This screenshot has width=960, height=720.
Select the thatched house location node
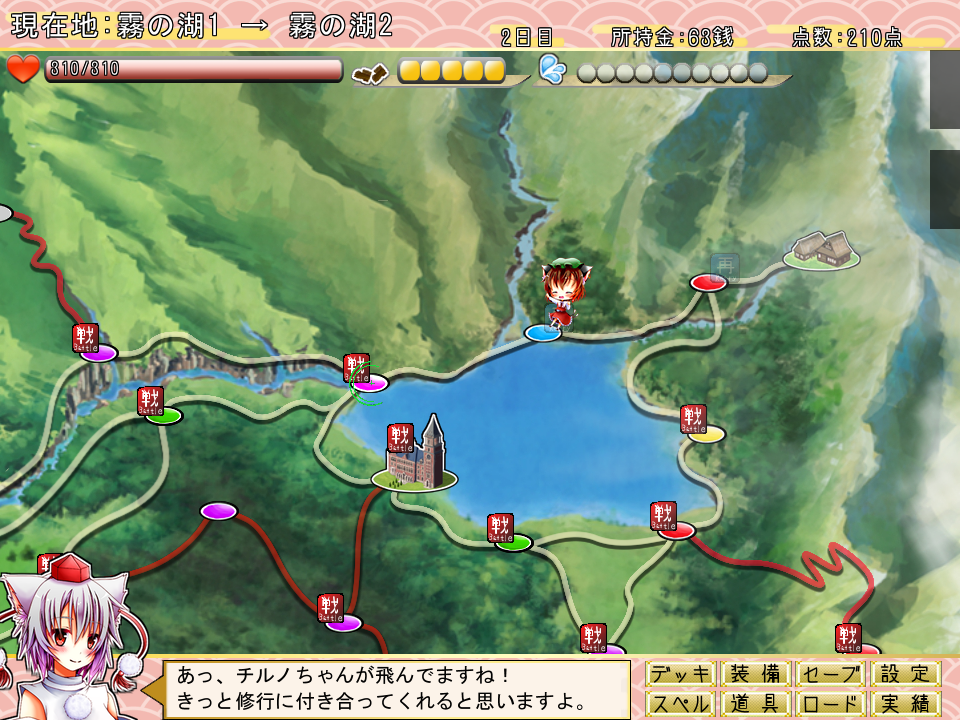click(x=822, y=252)
